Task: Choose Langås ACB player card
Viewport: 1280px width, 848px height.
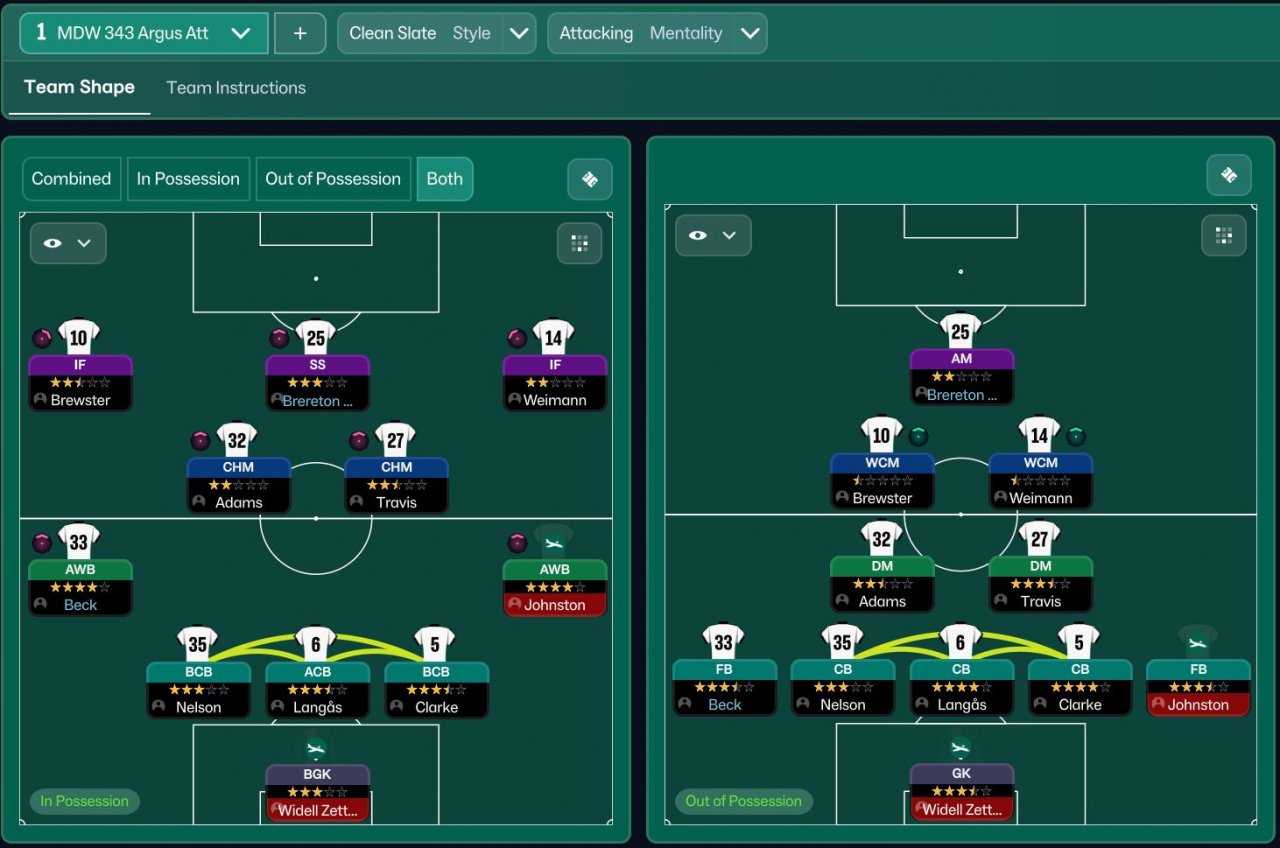Action: [316, 689]
